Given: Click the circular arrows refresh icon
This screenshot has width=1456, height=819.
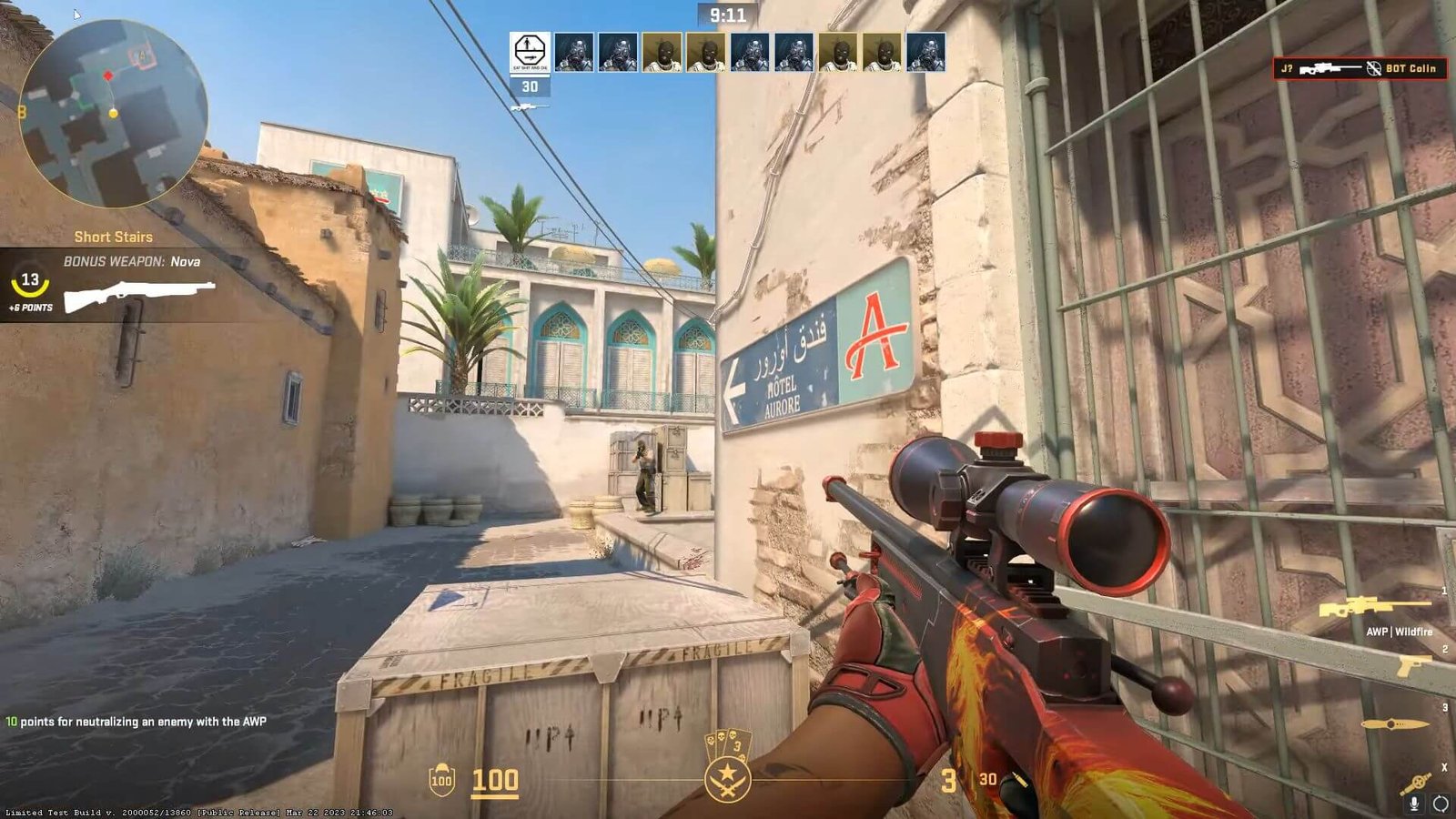Looking at the screenshot, I should point(1441,804).
